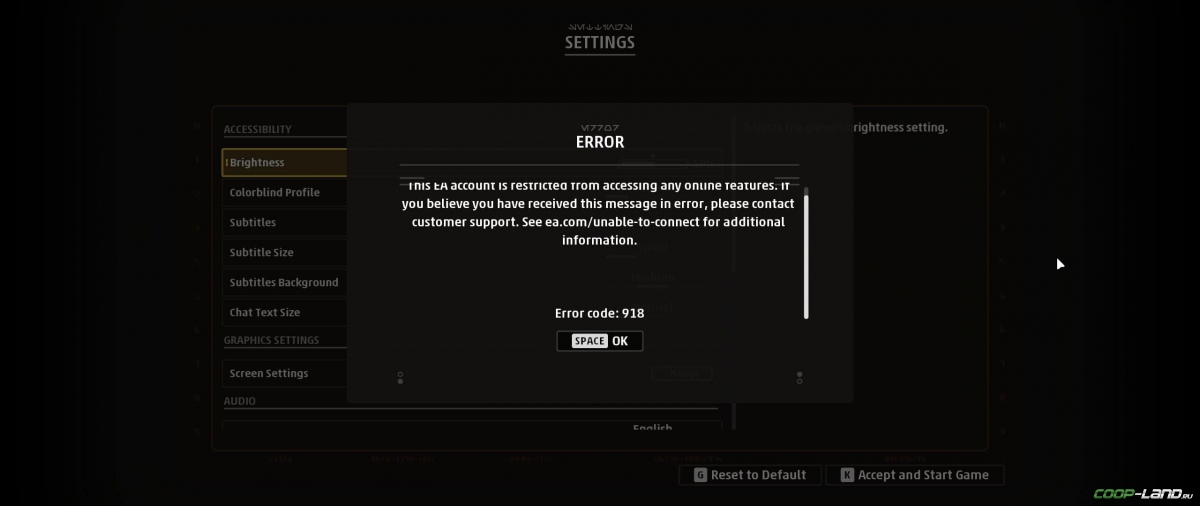The height and width of the screenshot is (506, 1200).
Task: Select the Brightness setting row
Action: (x=284, y=163)
